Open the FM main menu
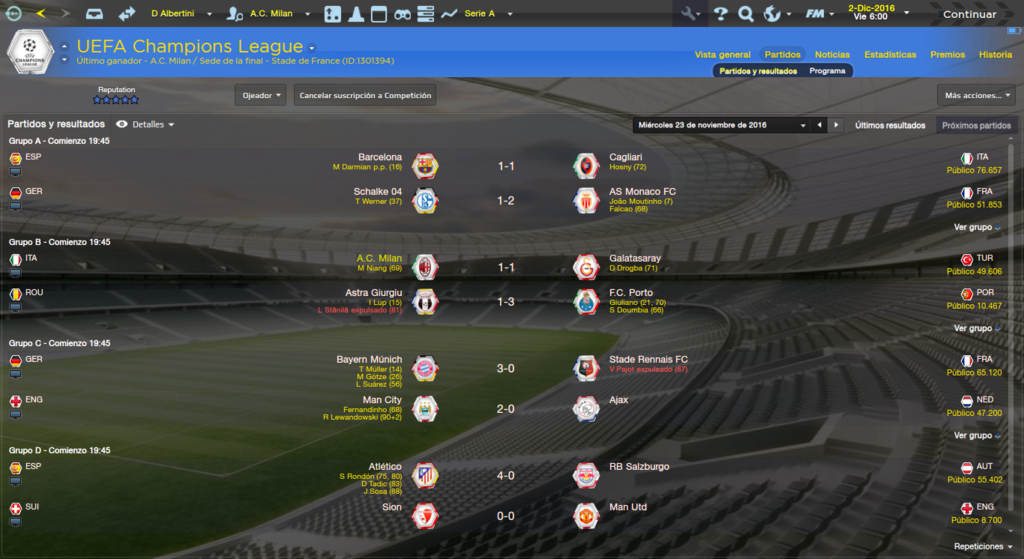 click(820, 14)
